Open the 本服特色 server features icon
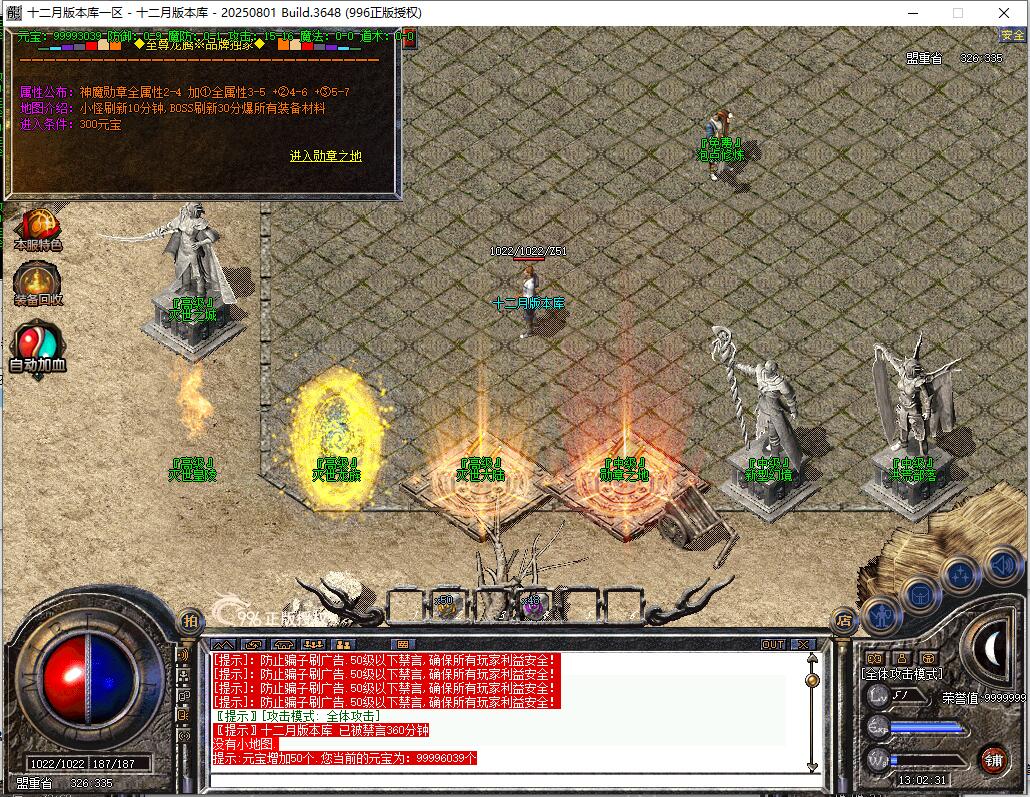This screenshot has height=797, width=1030. coord(38,228)
